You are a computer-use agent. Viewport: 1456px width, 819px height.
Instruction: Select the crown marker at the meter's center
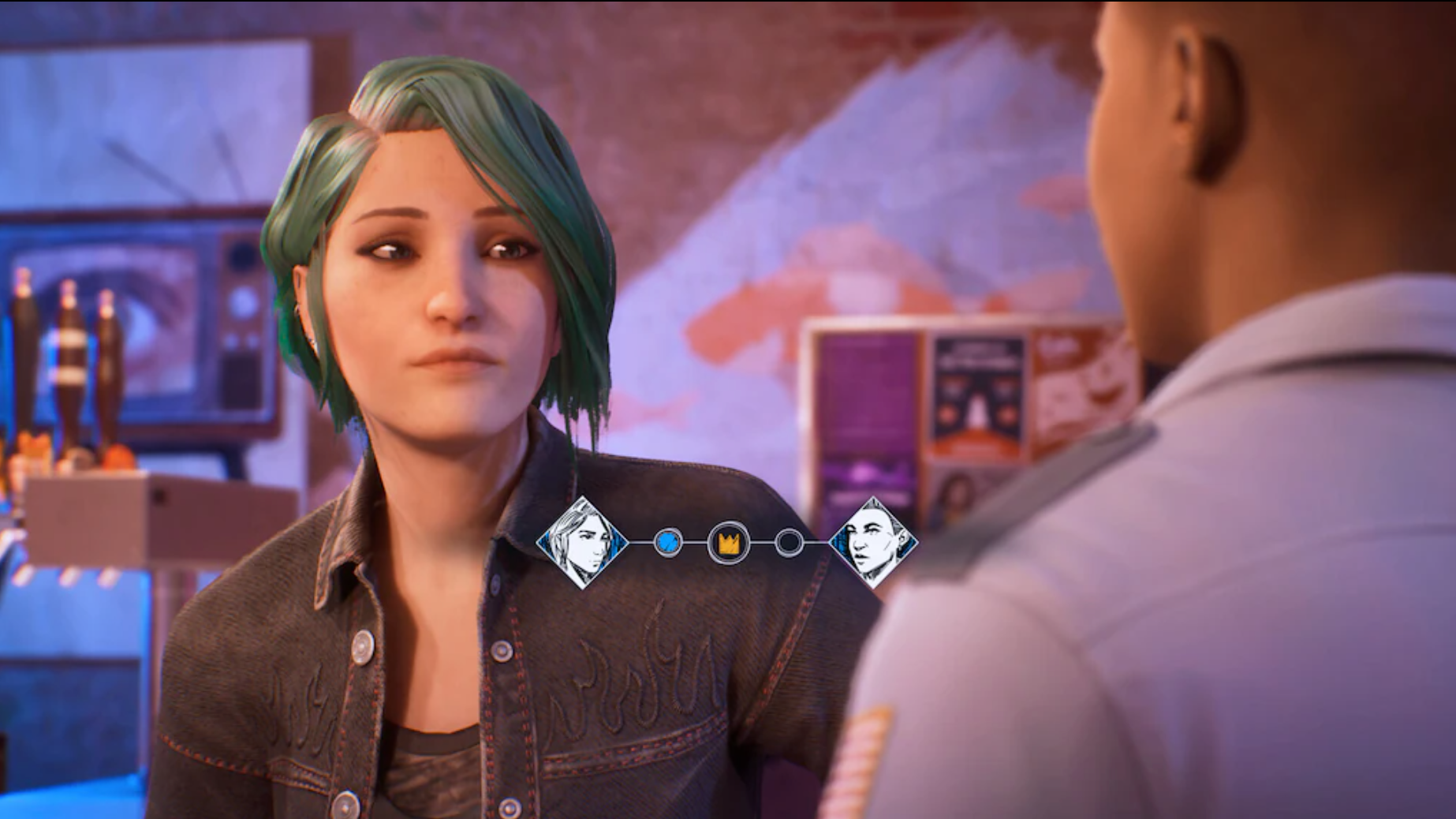click(x=730, y=543)
